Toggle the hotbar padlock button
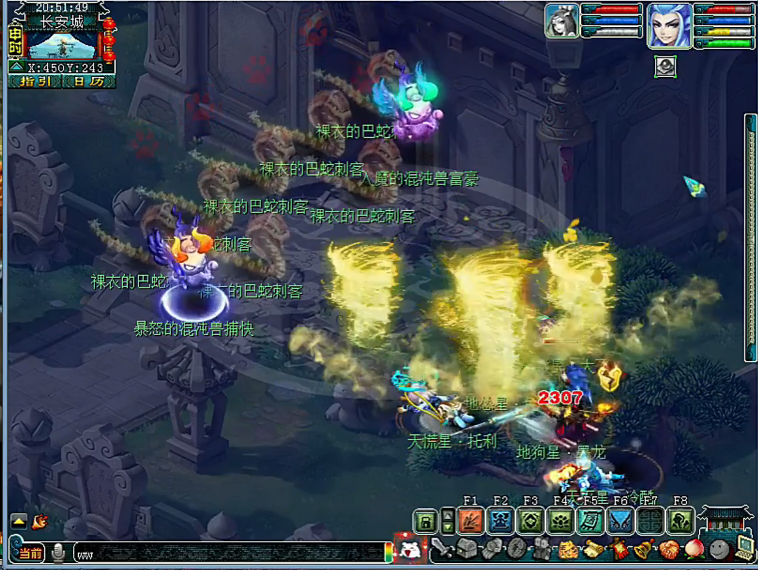Viewport: 758px width, 570px height. (427, 521)
